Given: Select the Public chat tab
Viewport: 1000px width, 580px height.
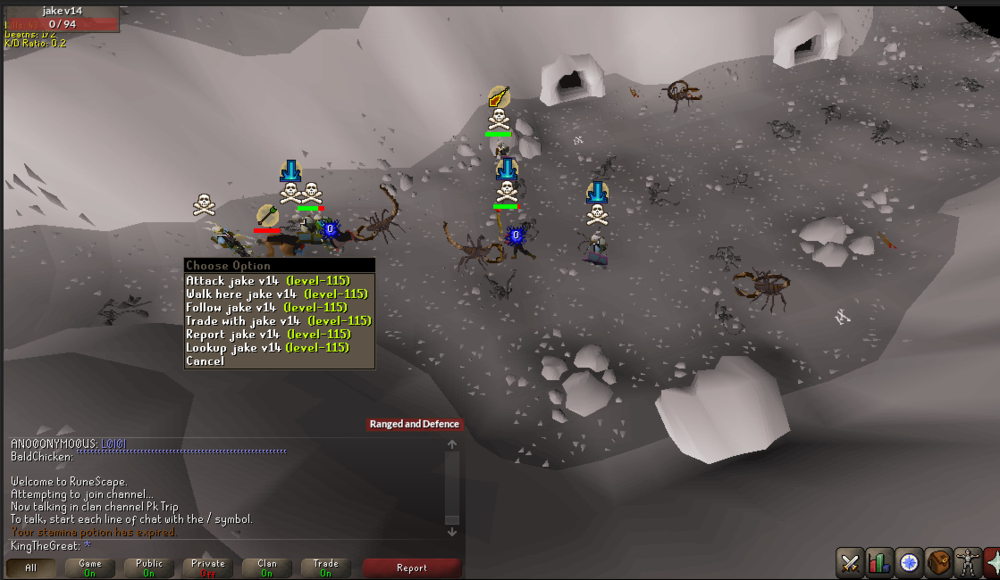Looking at the screenshot, I should click(x=149, y=568).
